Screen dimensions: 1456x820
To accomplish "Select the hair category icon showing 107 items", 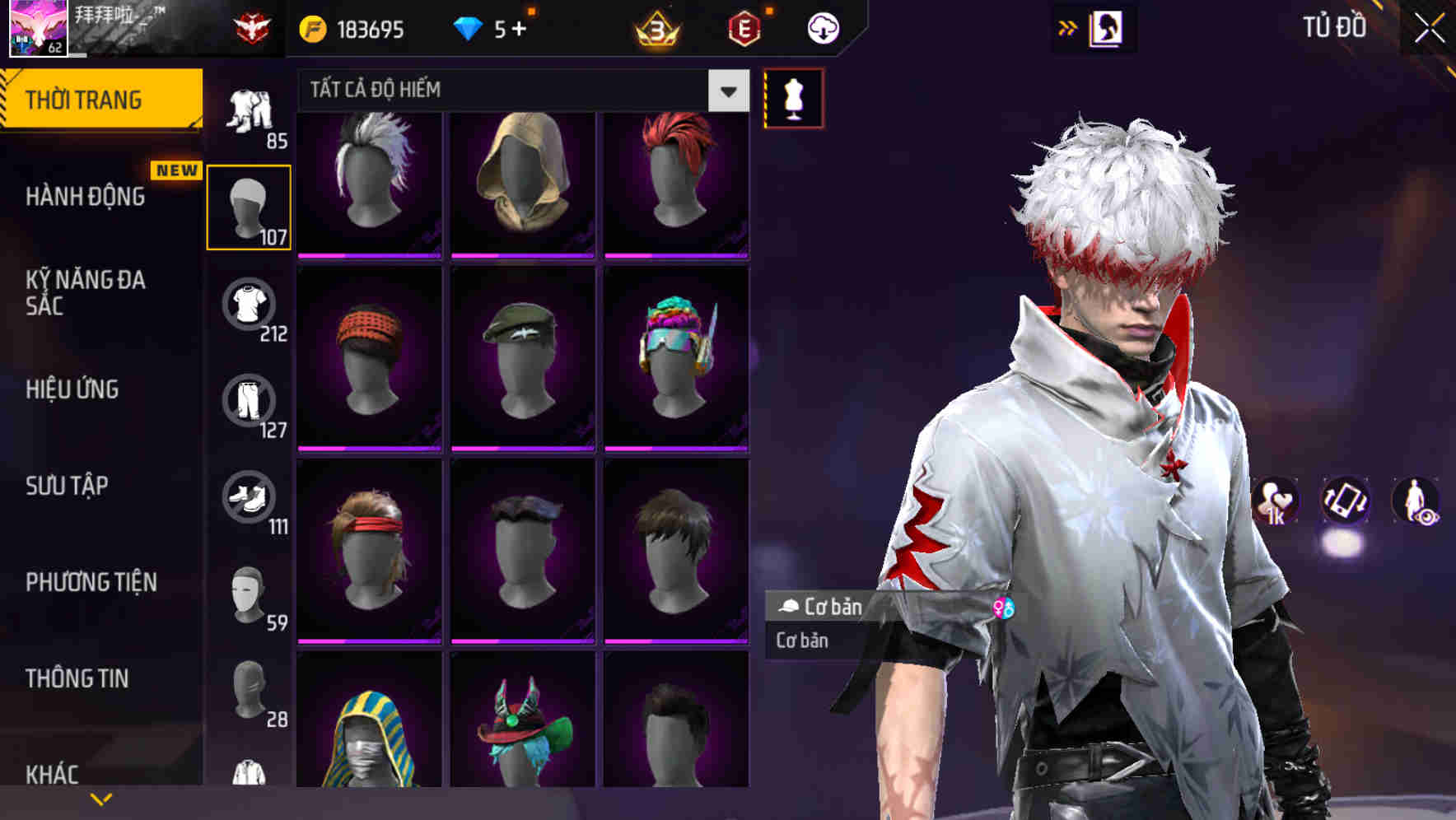I will [249, 206].
